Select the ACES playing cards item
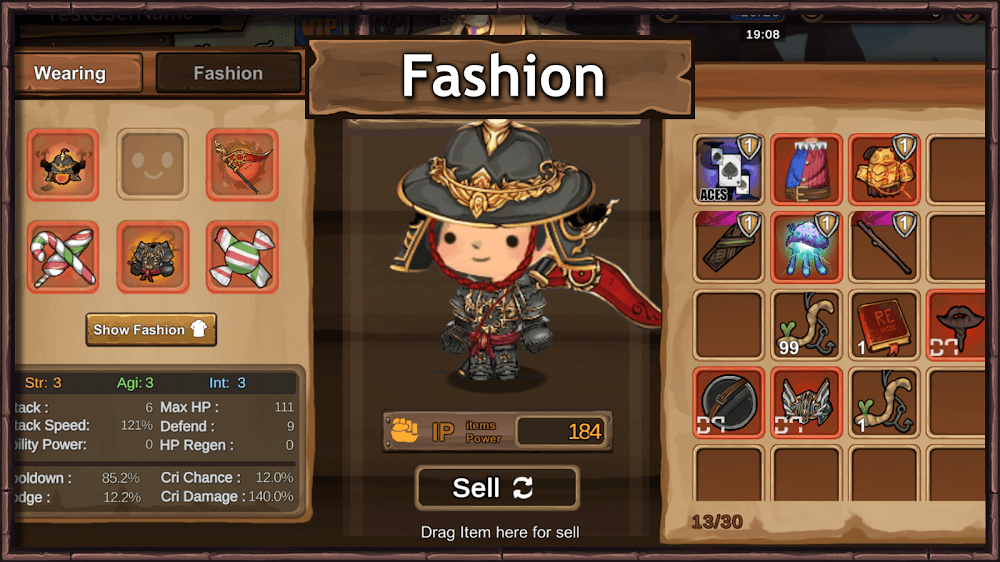Image resolution: width=1000 pixels, height=562 pixels. (x=729, y=169)
